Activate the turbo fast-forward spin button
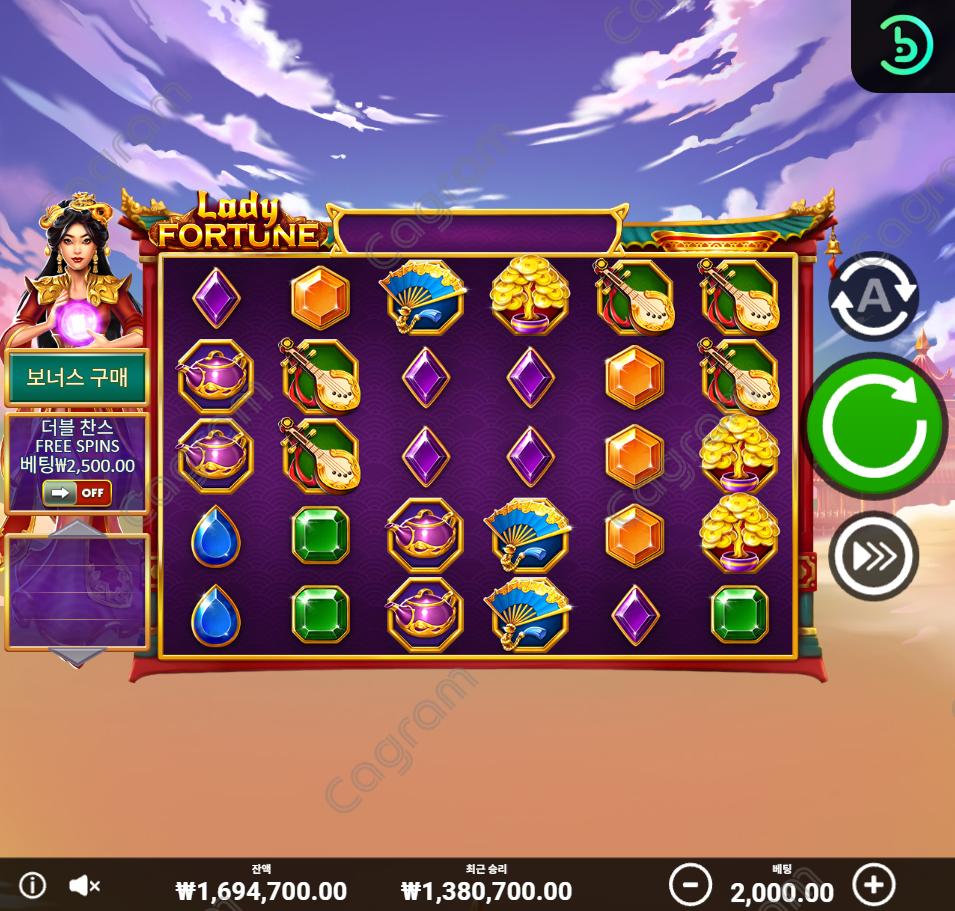955x911 pixels. [x=873, y=556]
